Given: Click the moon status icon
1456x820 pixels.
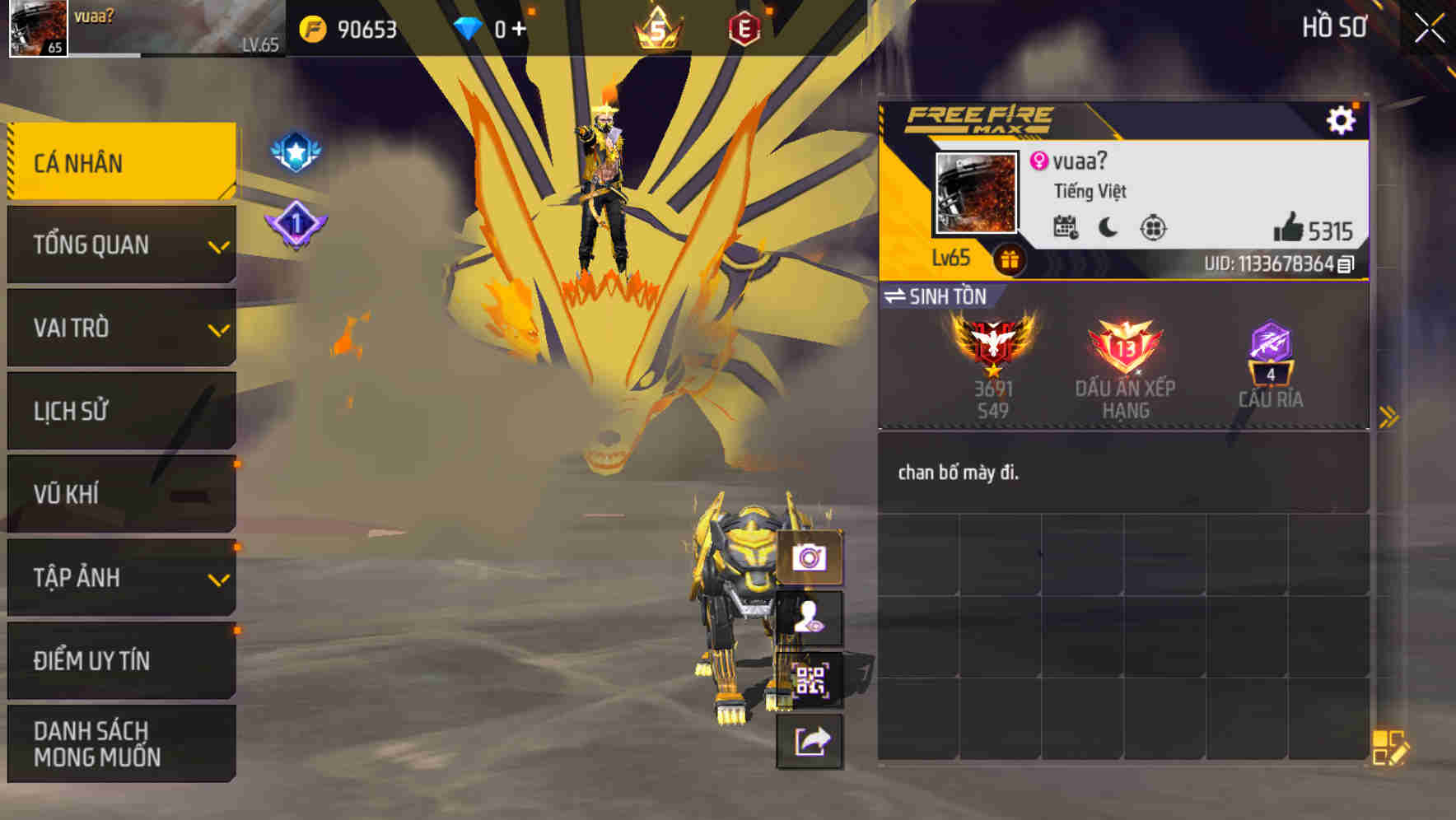Looking at the screenshot, I should tap(1108, 228).
